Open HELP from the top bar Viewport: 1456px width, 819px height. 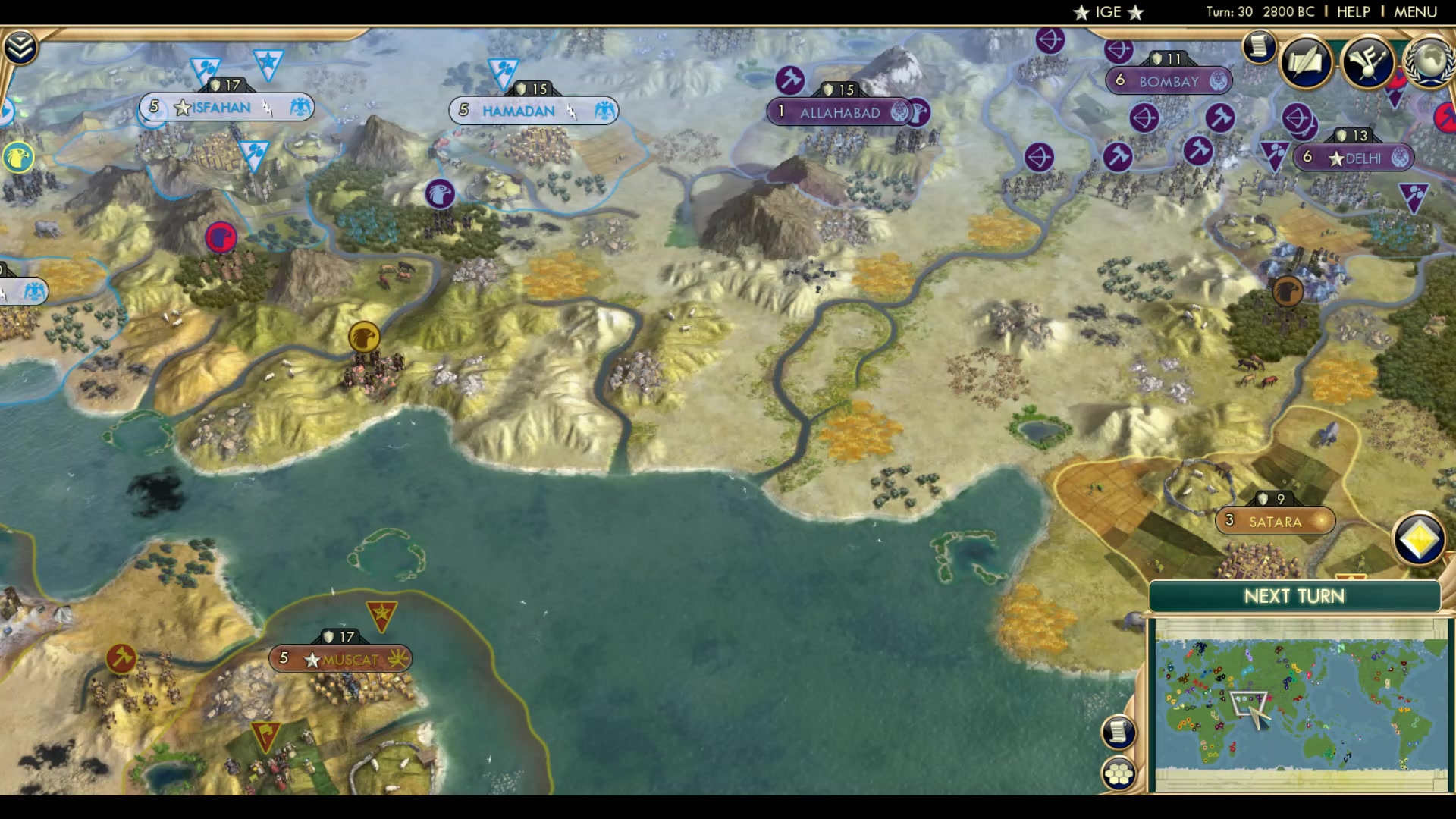1353,11
